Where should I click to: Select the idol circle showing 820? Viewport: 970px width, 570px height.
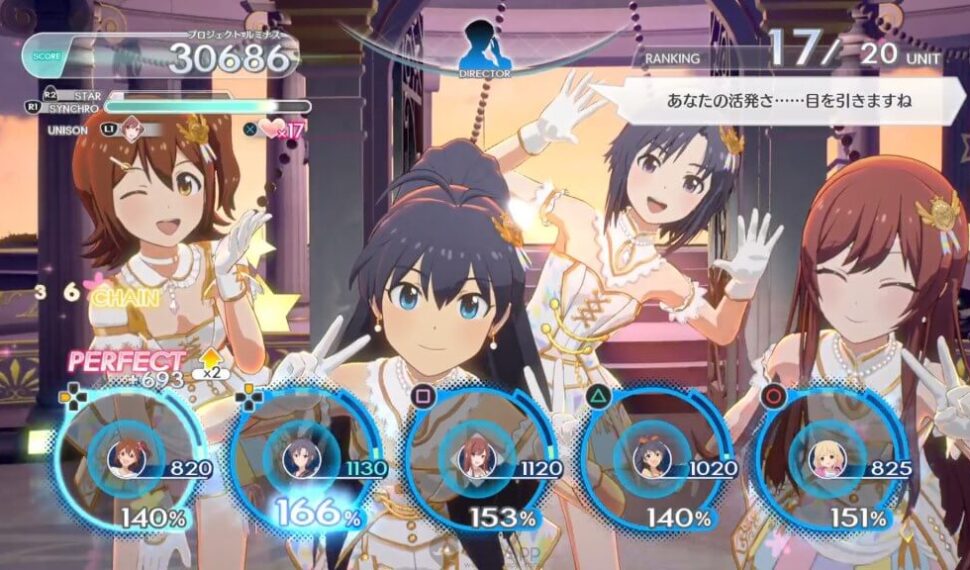[x=127, y=458]
